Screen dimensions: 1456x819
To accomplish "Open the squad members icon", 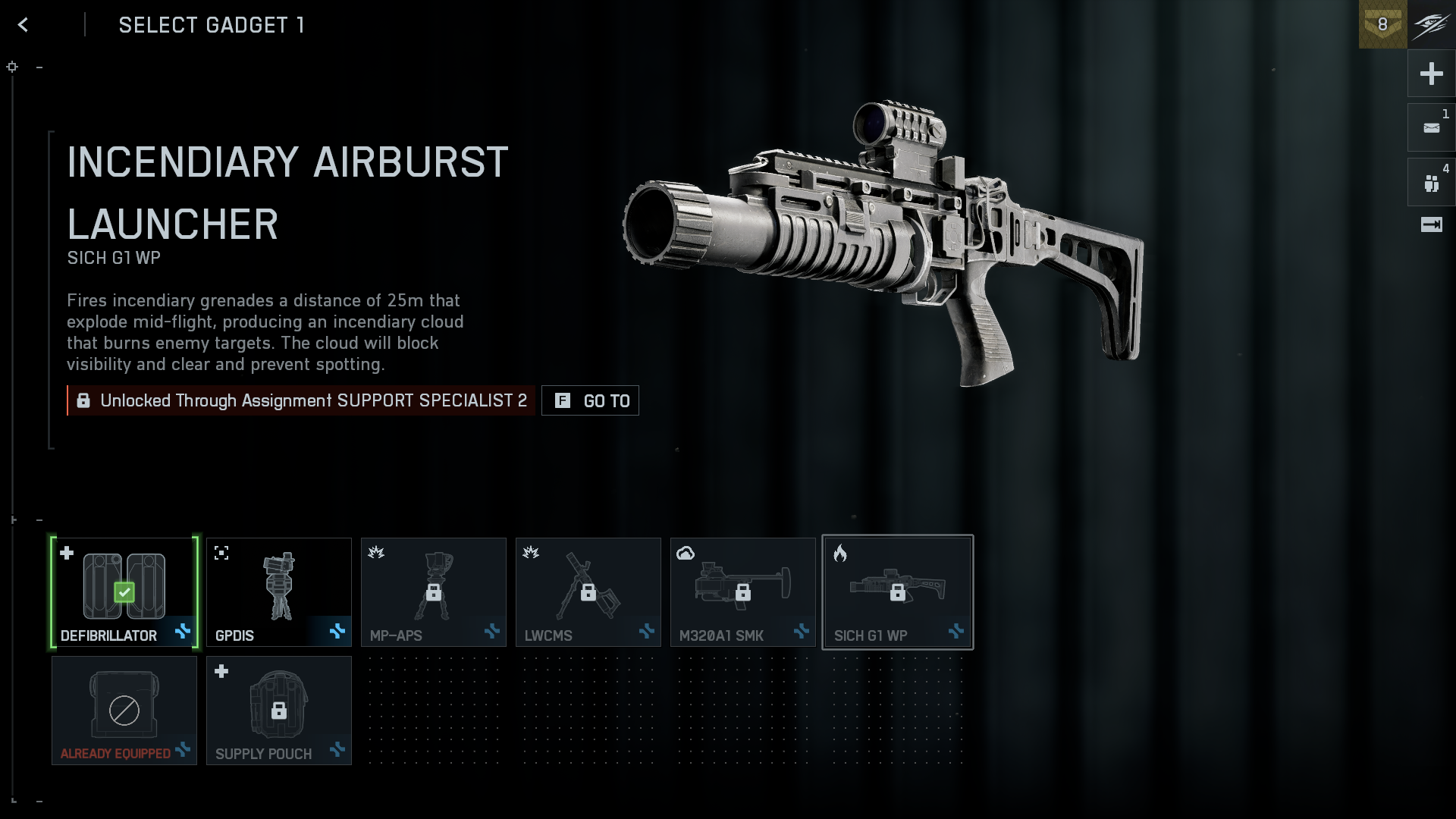I will [1431, 183].
